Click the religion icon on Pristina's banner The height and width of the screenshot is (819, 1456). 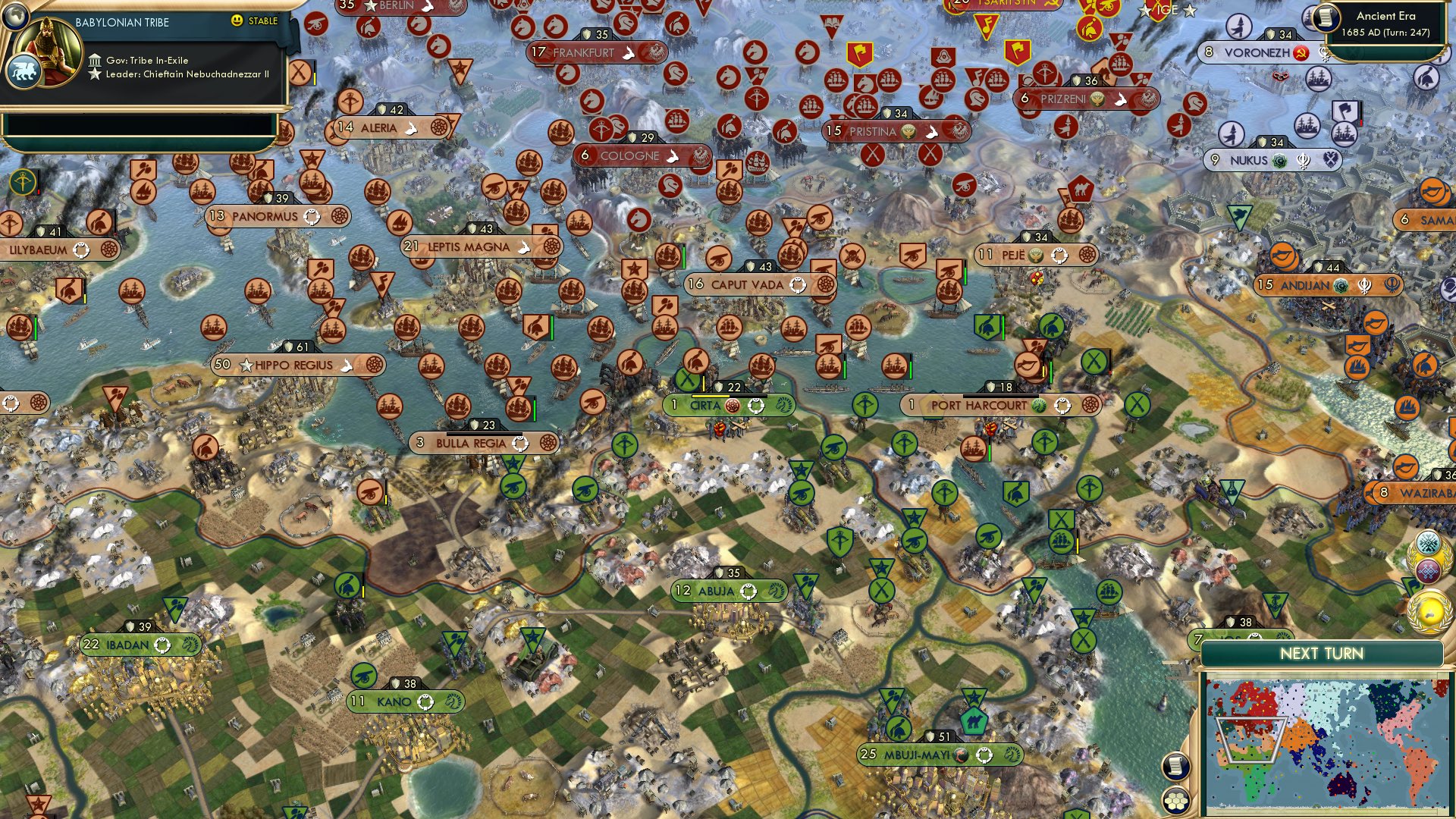coord(908,131)
